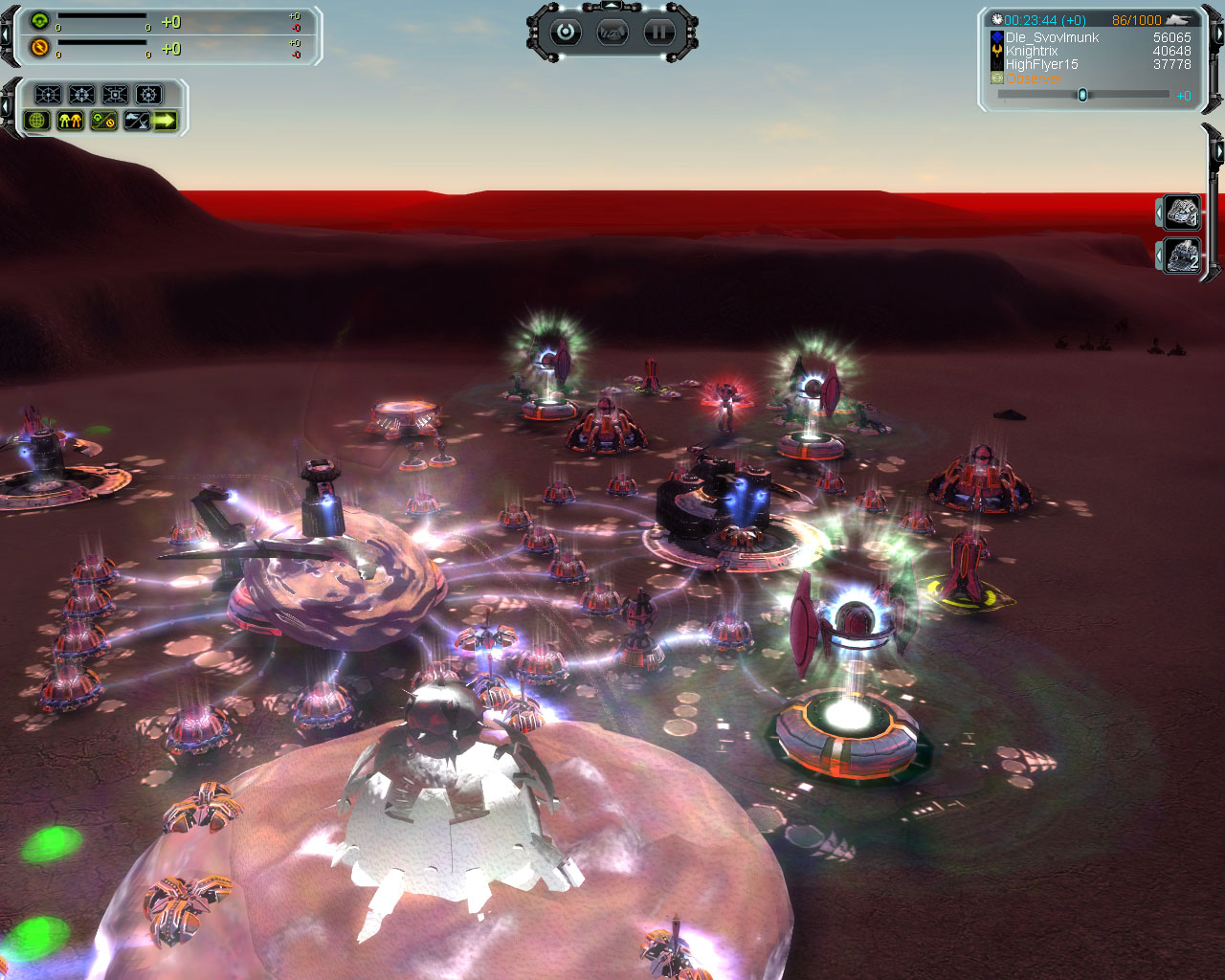This screenshot has width=1225, height=980.
Task: Switch to the Observer view entry
Action: (1034, 78)
